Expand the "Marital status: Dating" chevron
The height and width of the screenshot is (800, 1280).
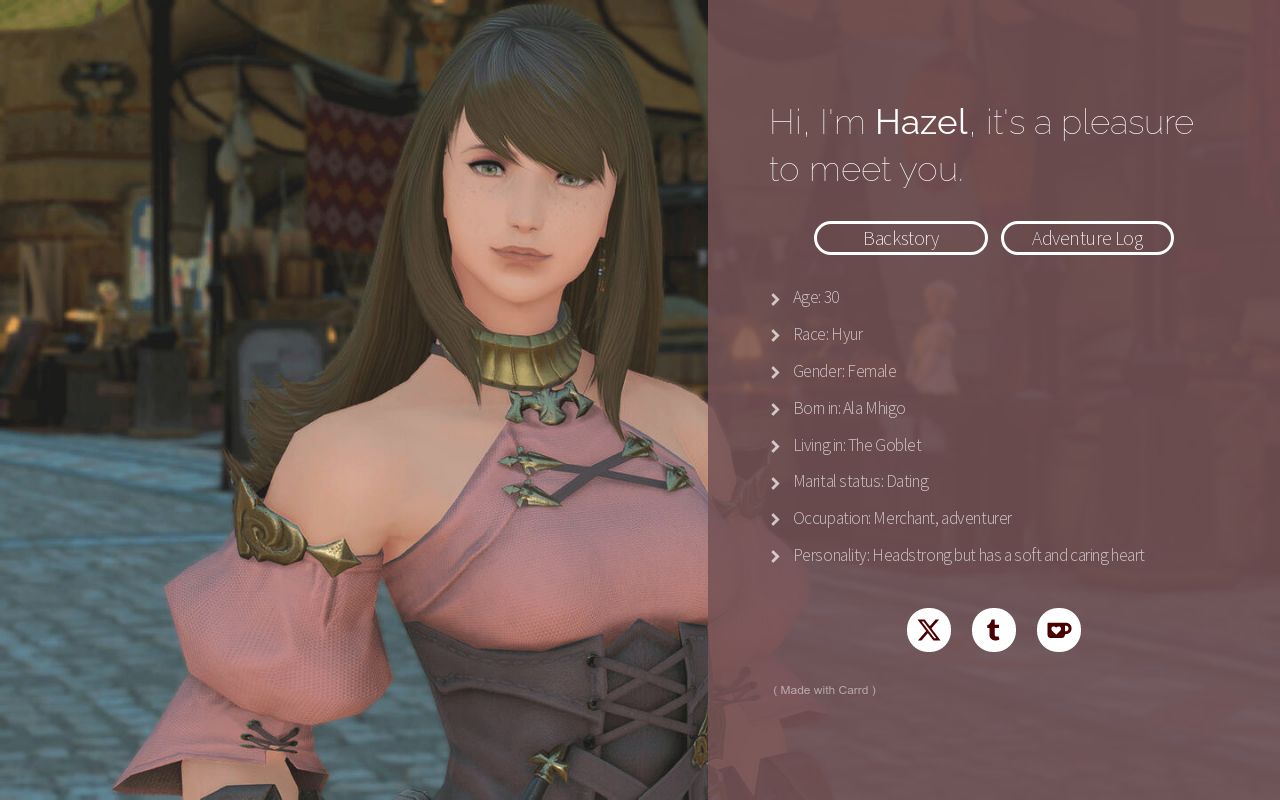[x=776, y=483]
